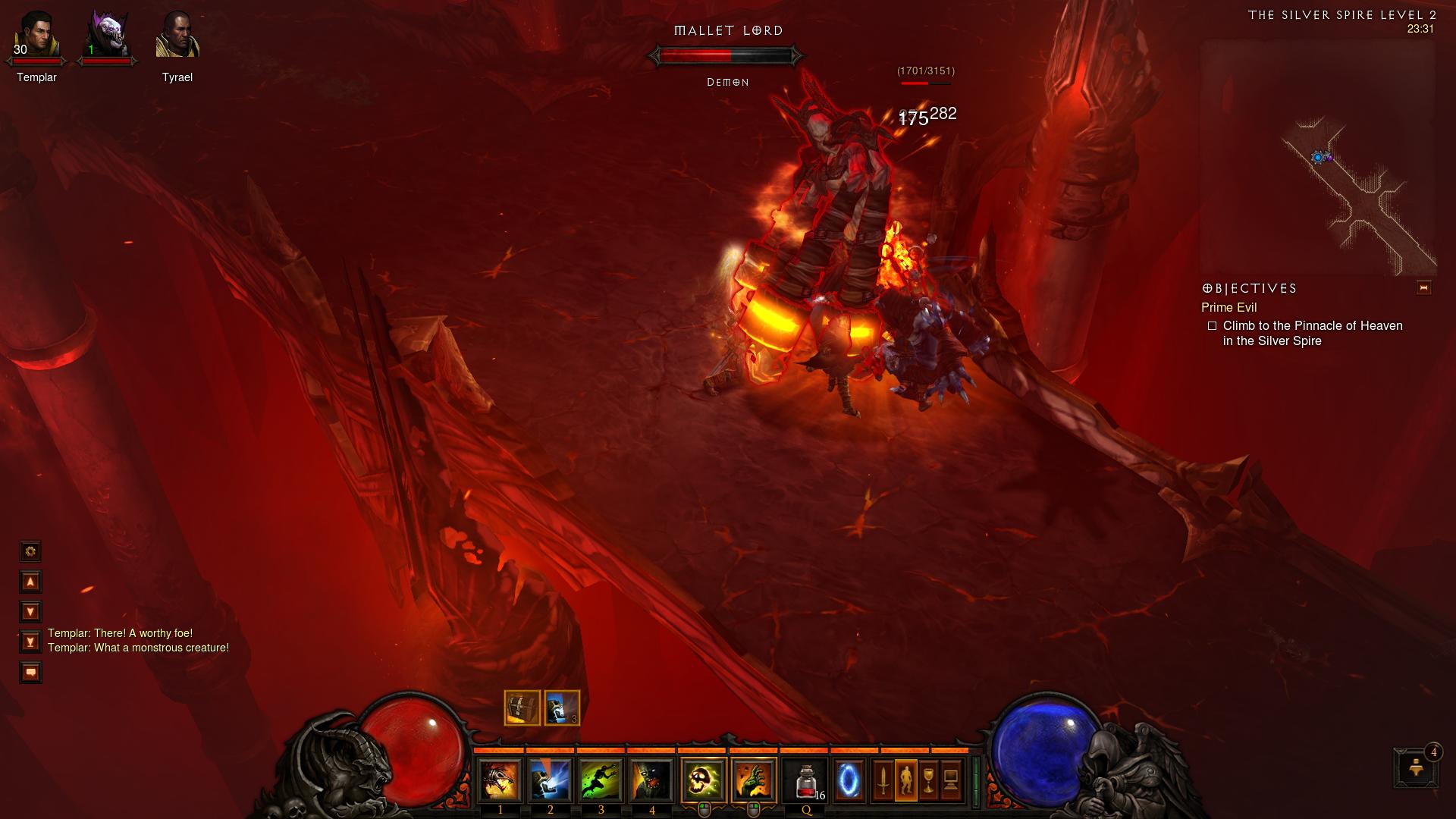Cast the green running spirit skill
This screenshot has width=1456, height=819.
coord(601,780)
